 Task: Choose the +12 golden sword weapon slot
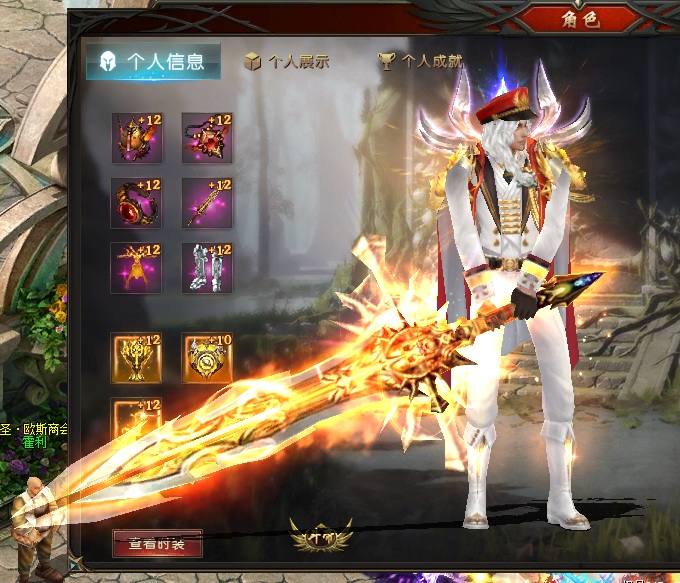[207, 203]
